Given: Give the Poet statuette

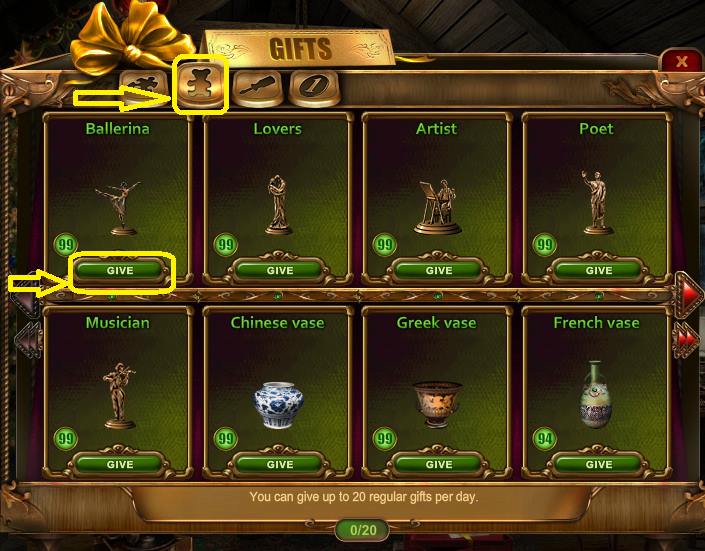Looking at the screenshot, I should tap(599, 270).
